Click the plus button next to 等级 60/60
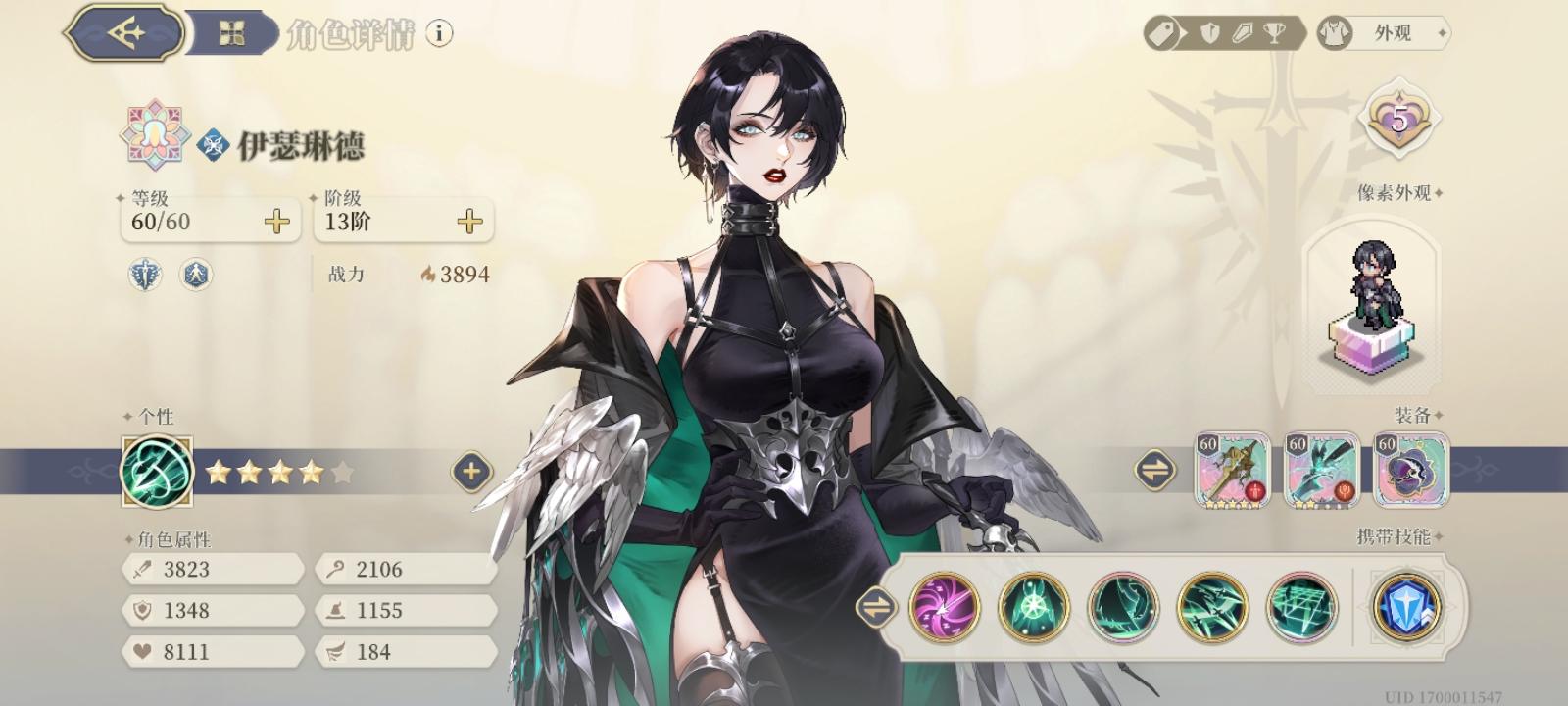Image resolution: width=1568 pixels, height=706 pixels. coord(277,221)
